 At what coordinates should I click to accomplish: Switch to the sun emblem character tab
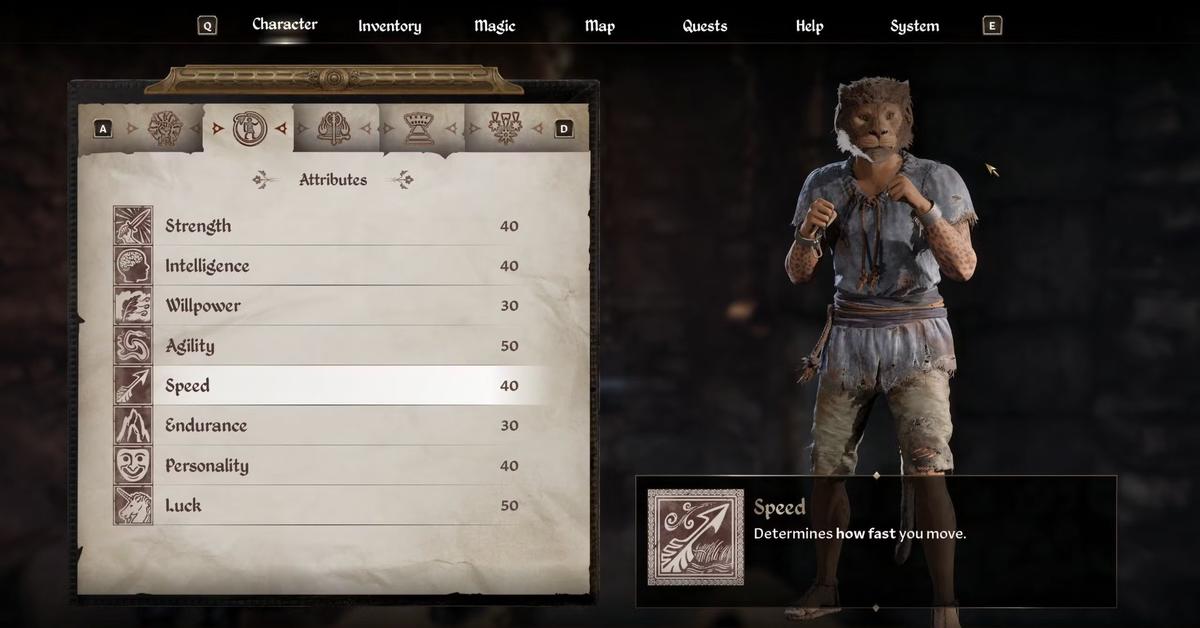pyautogui.click(x=163, y=128)
